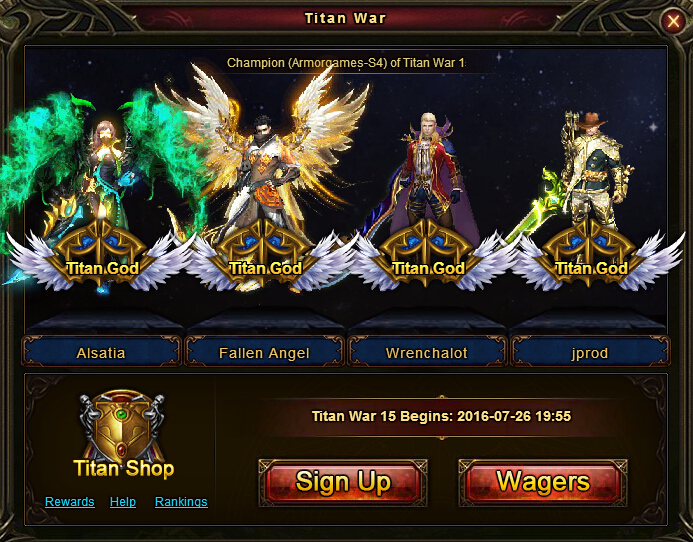The width and height of the screenshot is (693, 542).
Task: Select champion Fallen Angel's name plate
Action: (264, 353)
